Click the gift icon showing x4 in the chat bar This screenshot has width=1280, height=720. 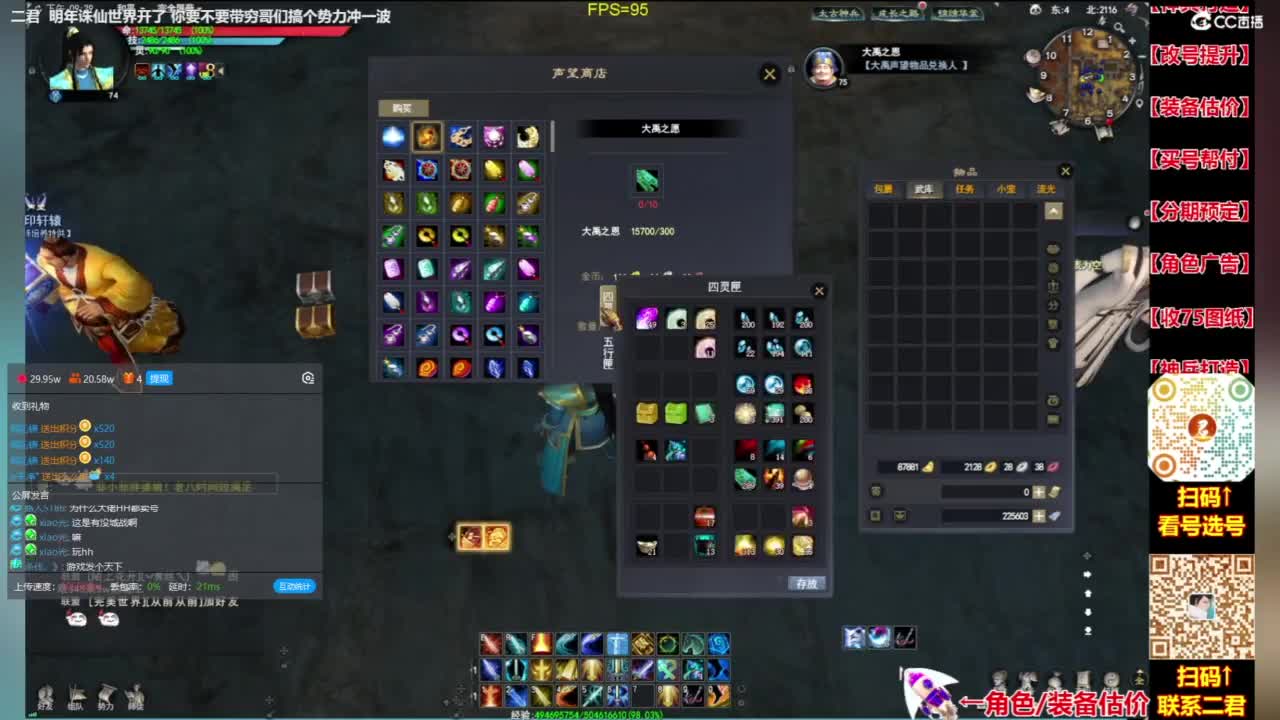(129, 378)
